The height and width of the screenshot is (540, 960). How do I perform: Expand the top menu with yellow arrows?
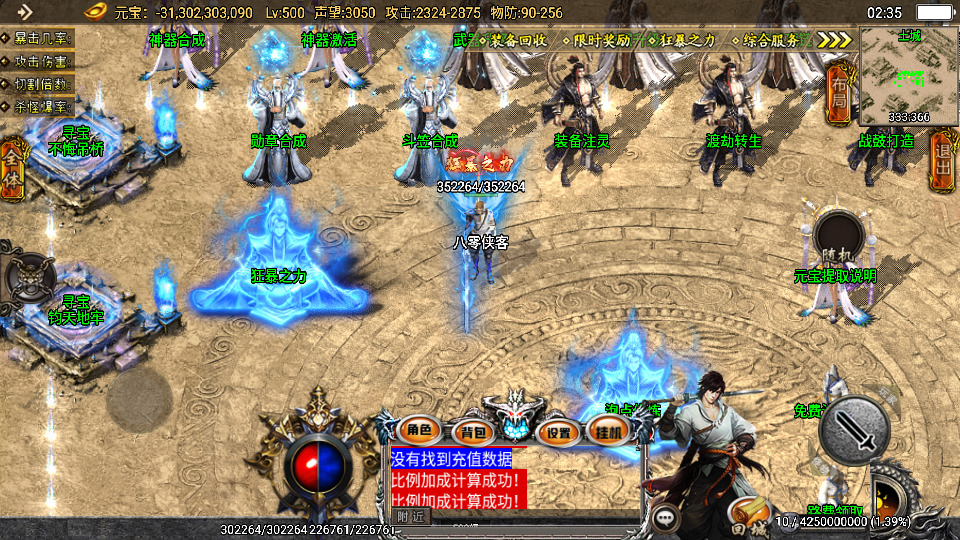[834, 40]
